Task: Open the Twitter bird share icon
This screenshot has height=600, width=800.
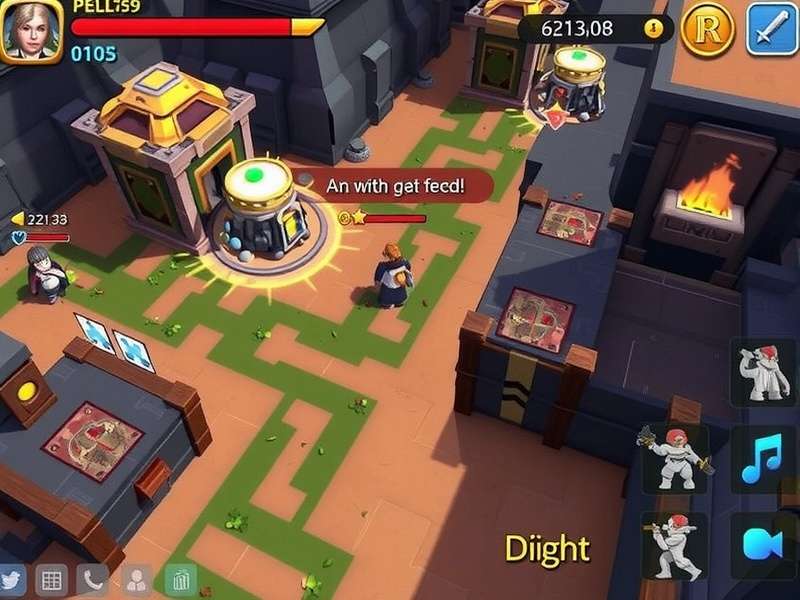Action: (12, 579)
